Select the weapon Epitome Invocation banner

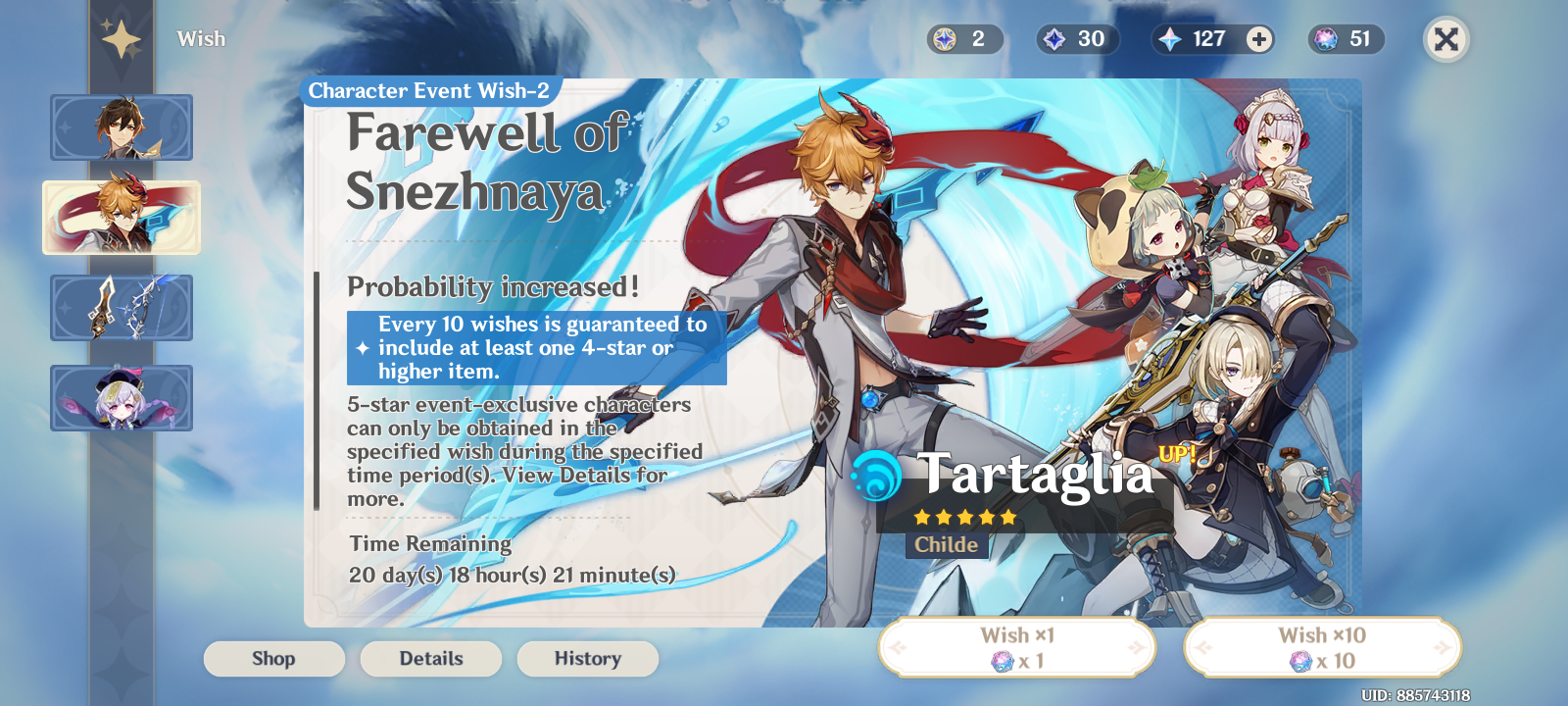pyautogui.click(x=121, y=306)
